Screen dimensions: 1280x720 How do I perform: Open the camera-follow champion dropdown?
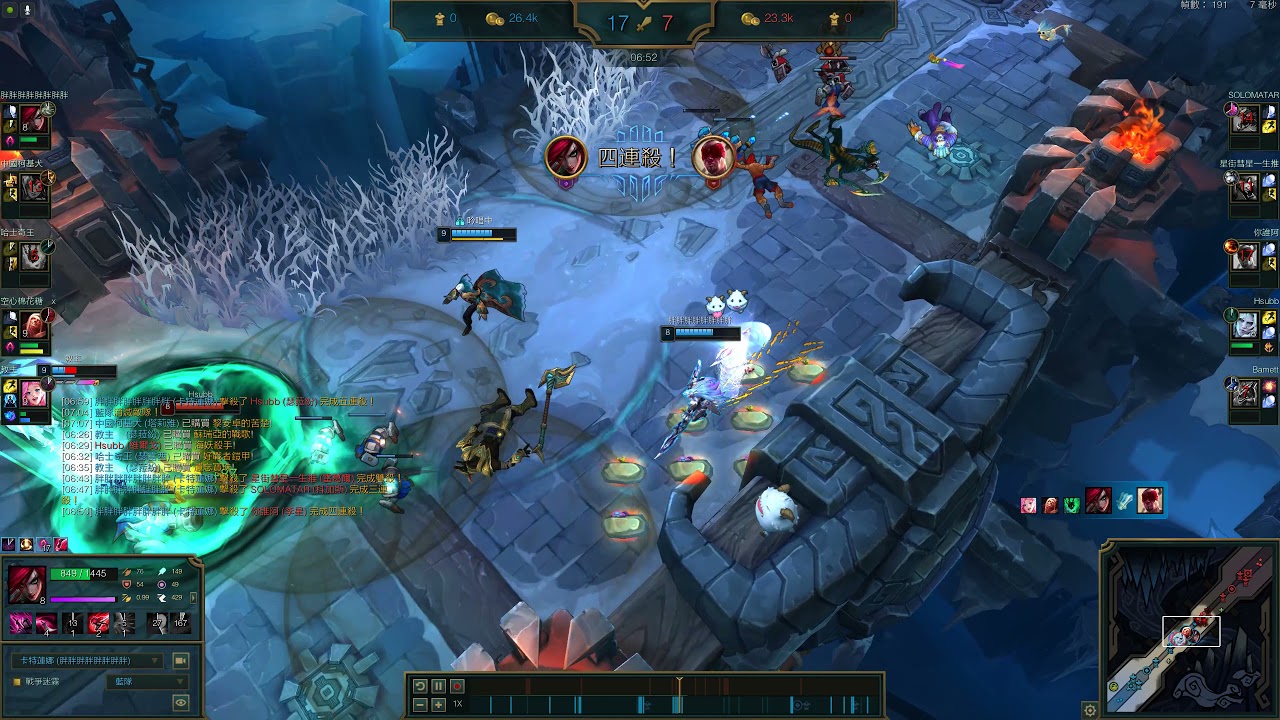(x=87, y=661)
